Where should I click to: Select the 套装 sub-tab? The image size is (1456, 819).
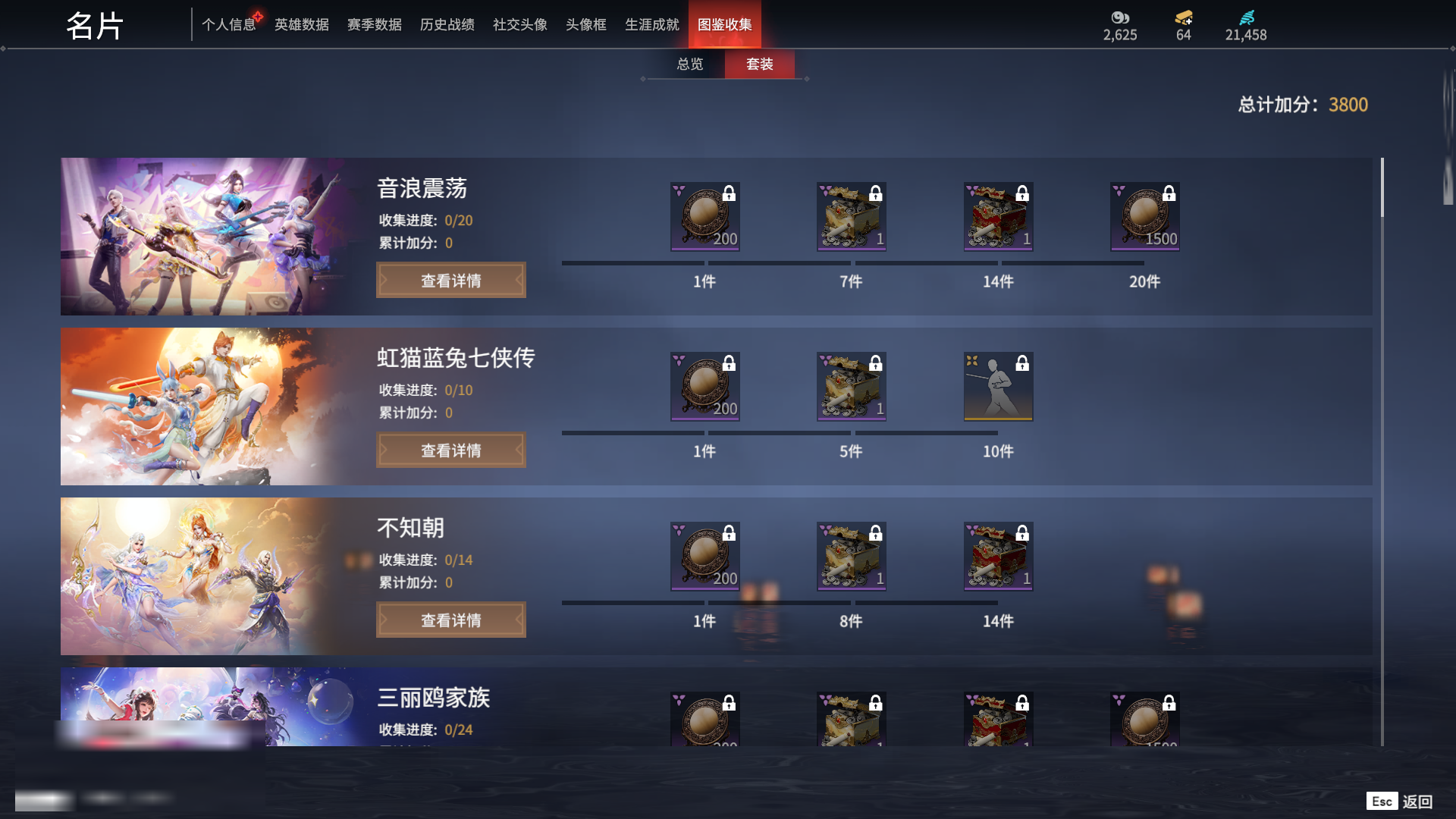759,64
